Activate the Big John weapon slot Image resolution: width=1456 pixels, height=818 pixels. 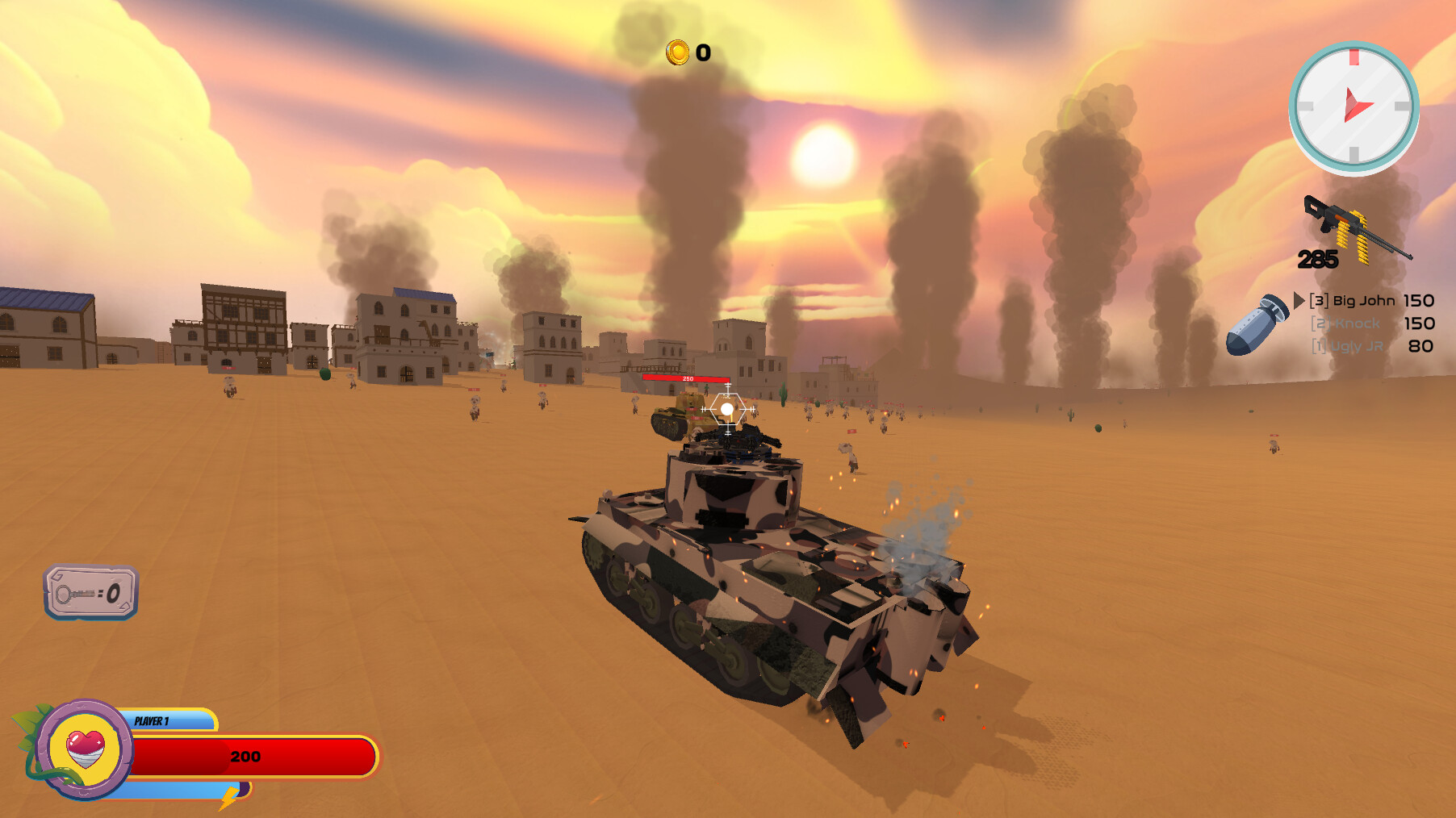(x=1353, y=299)
